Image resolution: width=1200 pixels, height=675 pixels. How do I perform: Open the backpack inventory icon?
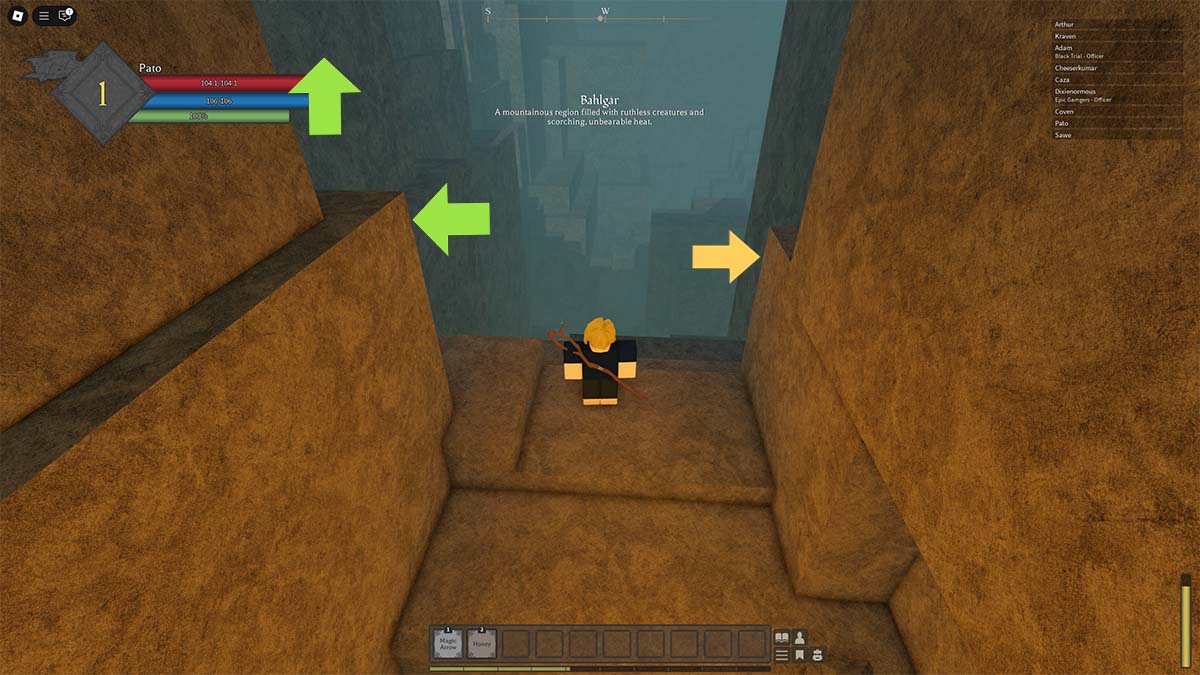pos(817,655)
